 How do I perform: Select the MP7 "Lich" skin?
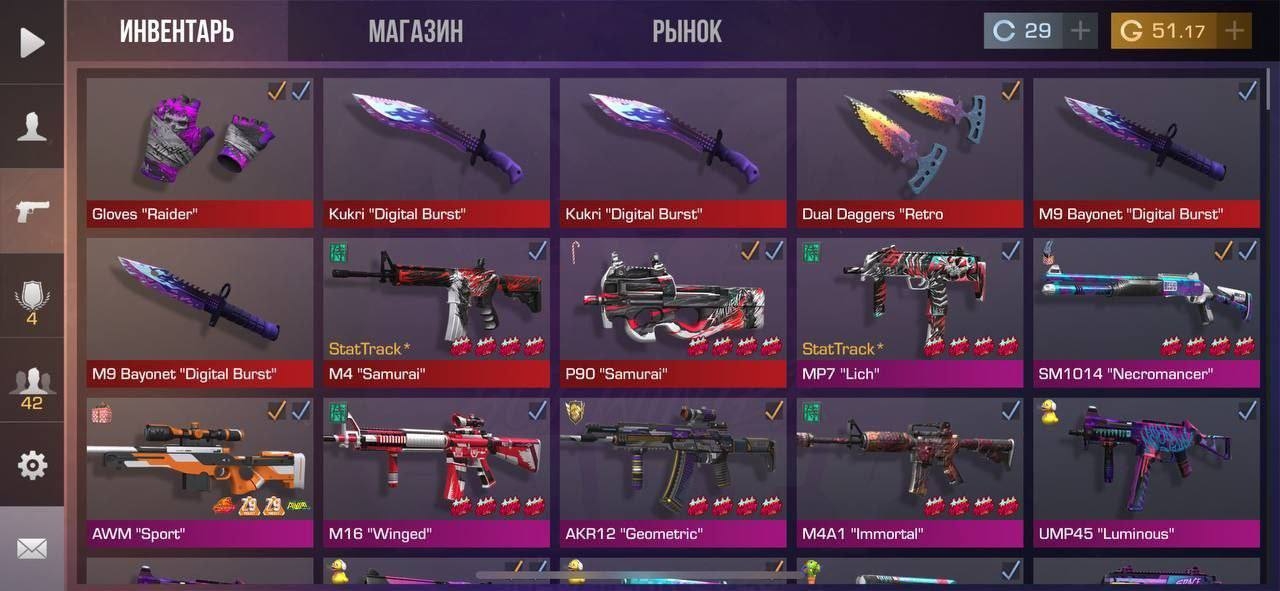click(909, 310)
